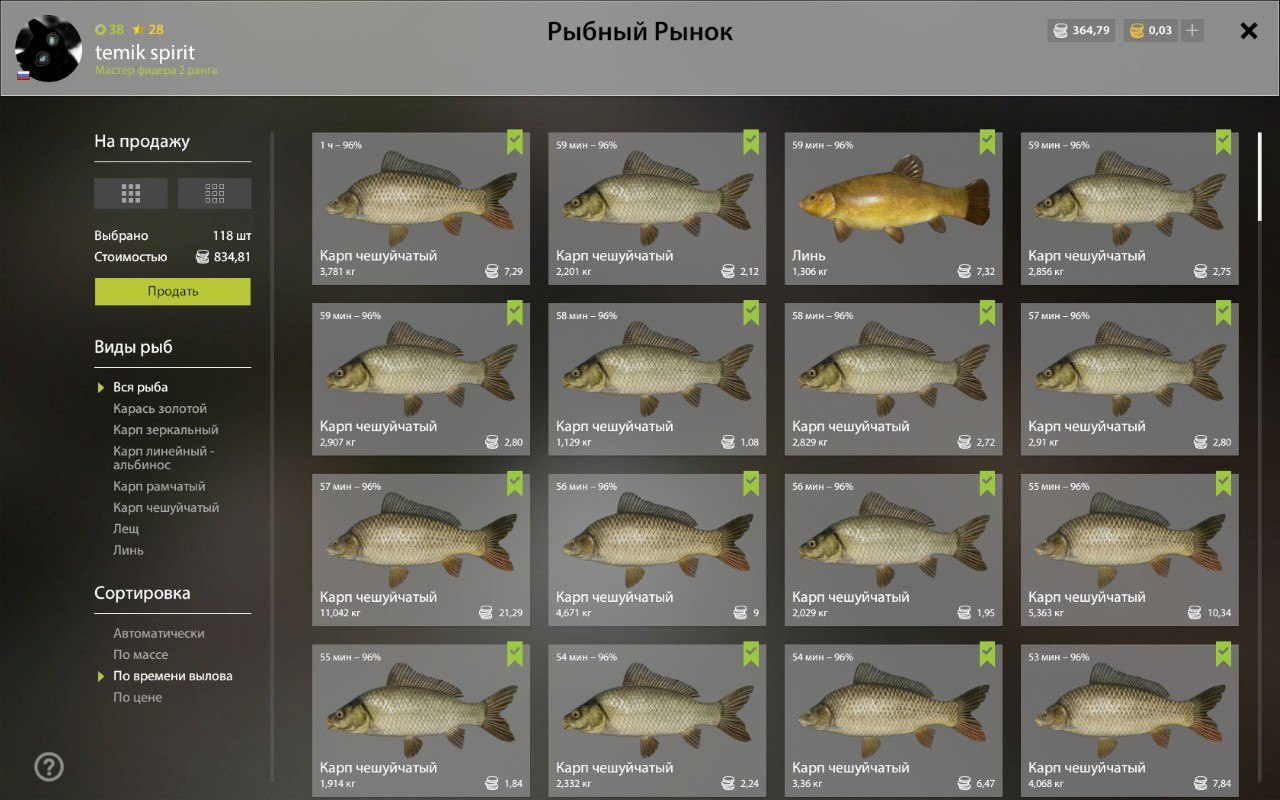
Task: Sell the selected fish with Продать
Action: (x=172, y=291)
